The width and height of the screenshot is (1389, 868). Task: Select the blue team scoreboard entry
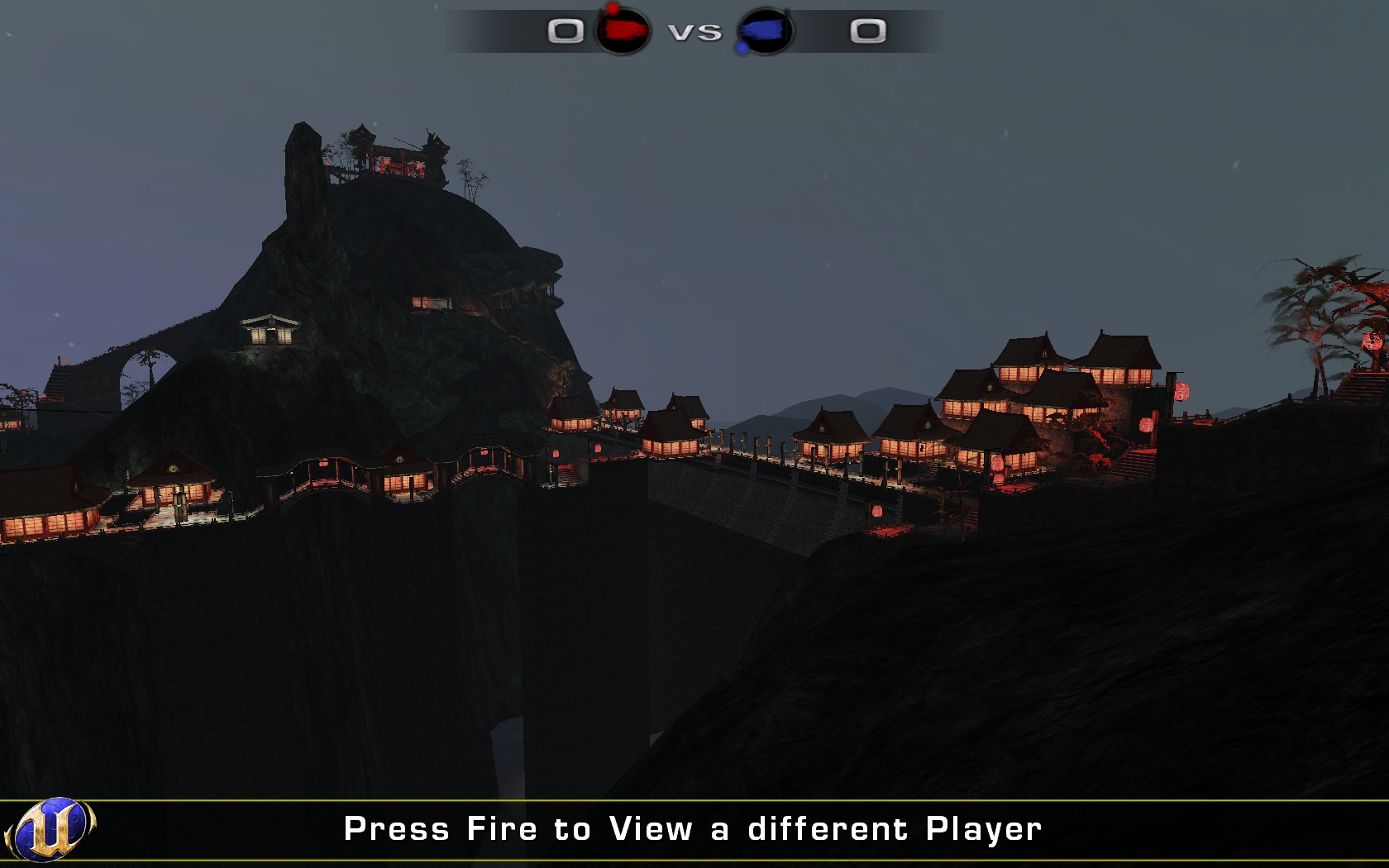(x=819, y=31)
